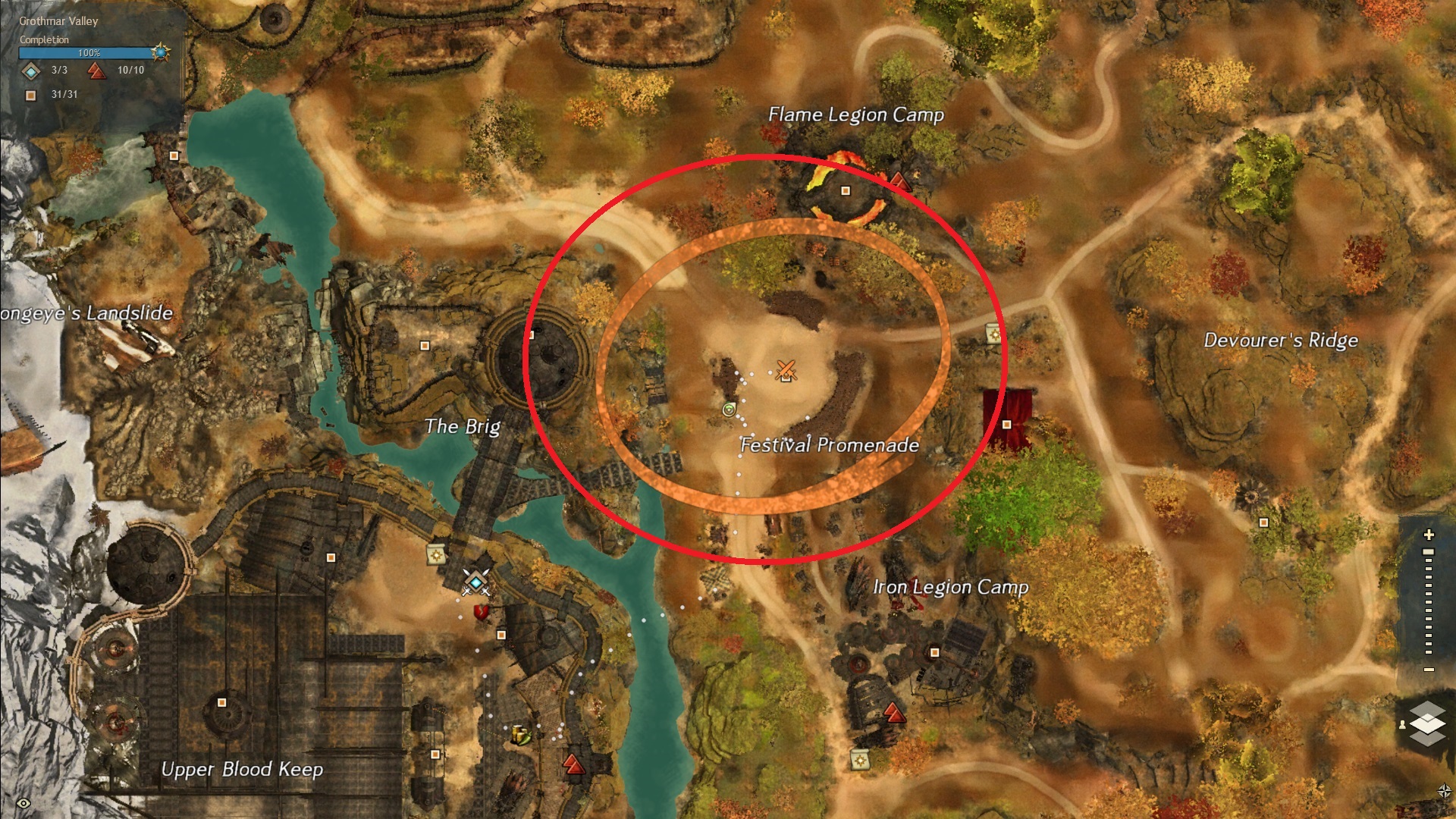Viewport: 1456px width, 819px height.
Task: Click the compass icon in the corner
Action: tap(1444, 792)
